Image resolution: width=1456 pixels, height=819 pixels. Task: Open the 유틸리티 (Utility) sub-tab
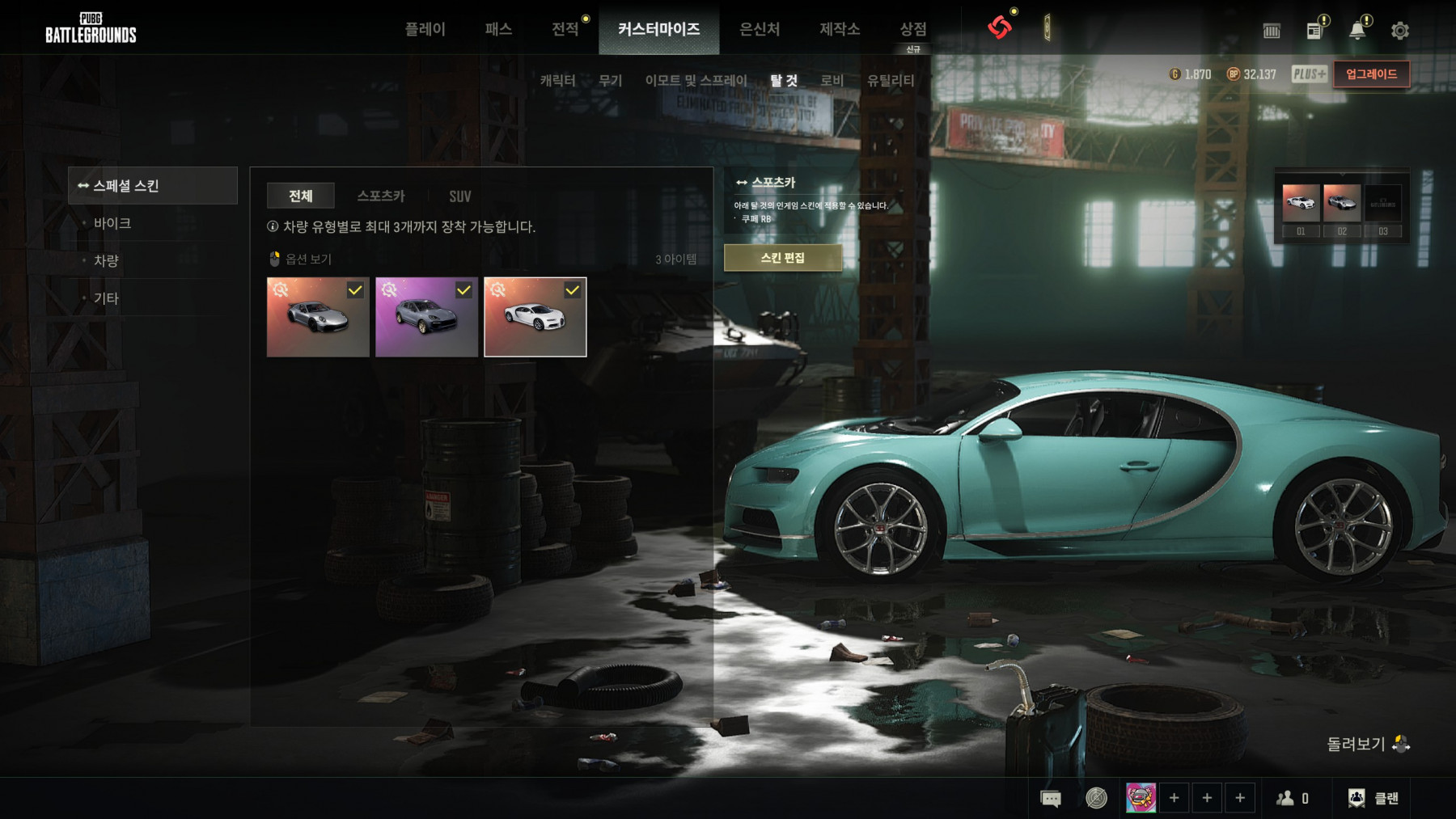[891, 80]
